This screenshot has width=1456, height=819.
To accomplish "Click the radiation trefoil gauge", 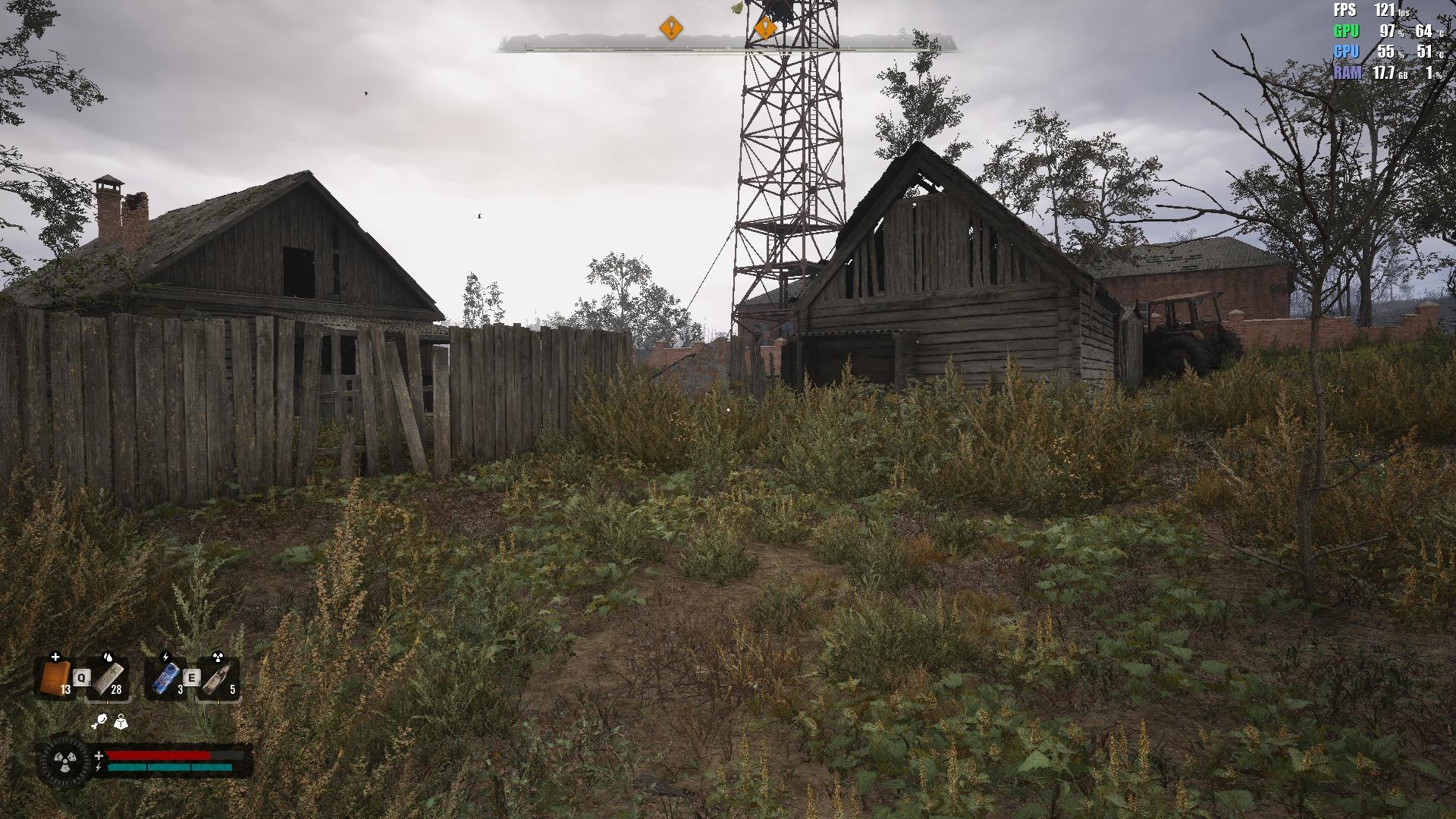I will (x=63, y=761).
